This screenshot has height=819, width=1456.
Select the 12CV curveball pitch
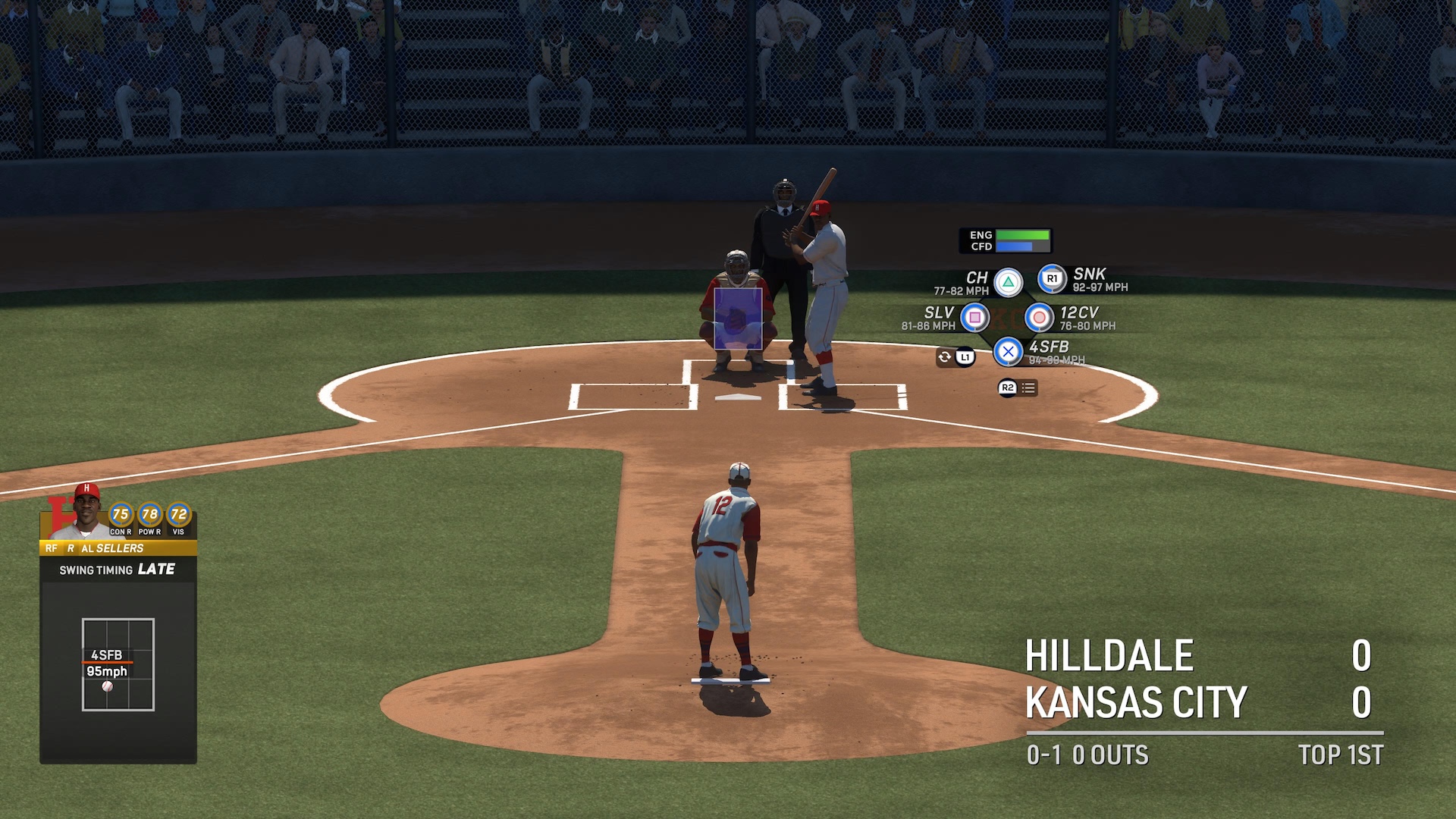[1039, 318]
